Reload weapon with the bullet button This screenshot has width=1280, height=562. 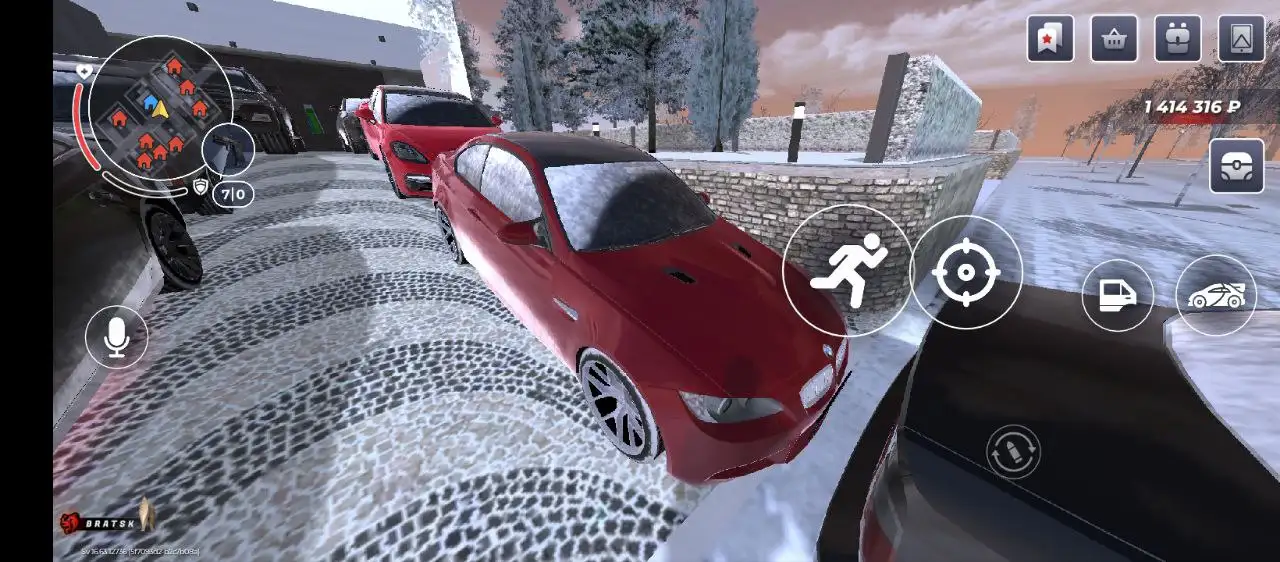[1013, 451]
